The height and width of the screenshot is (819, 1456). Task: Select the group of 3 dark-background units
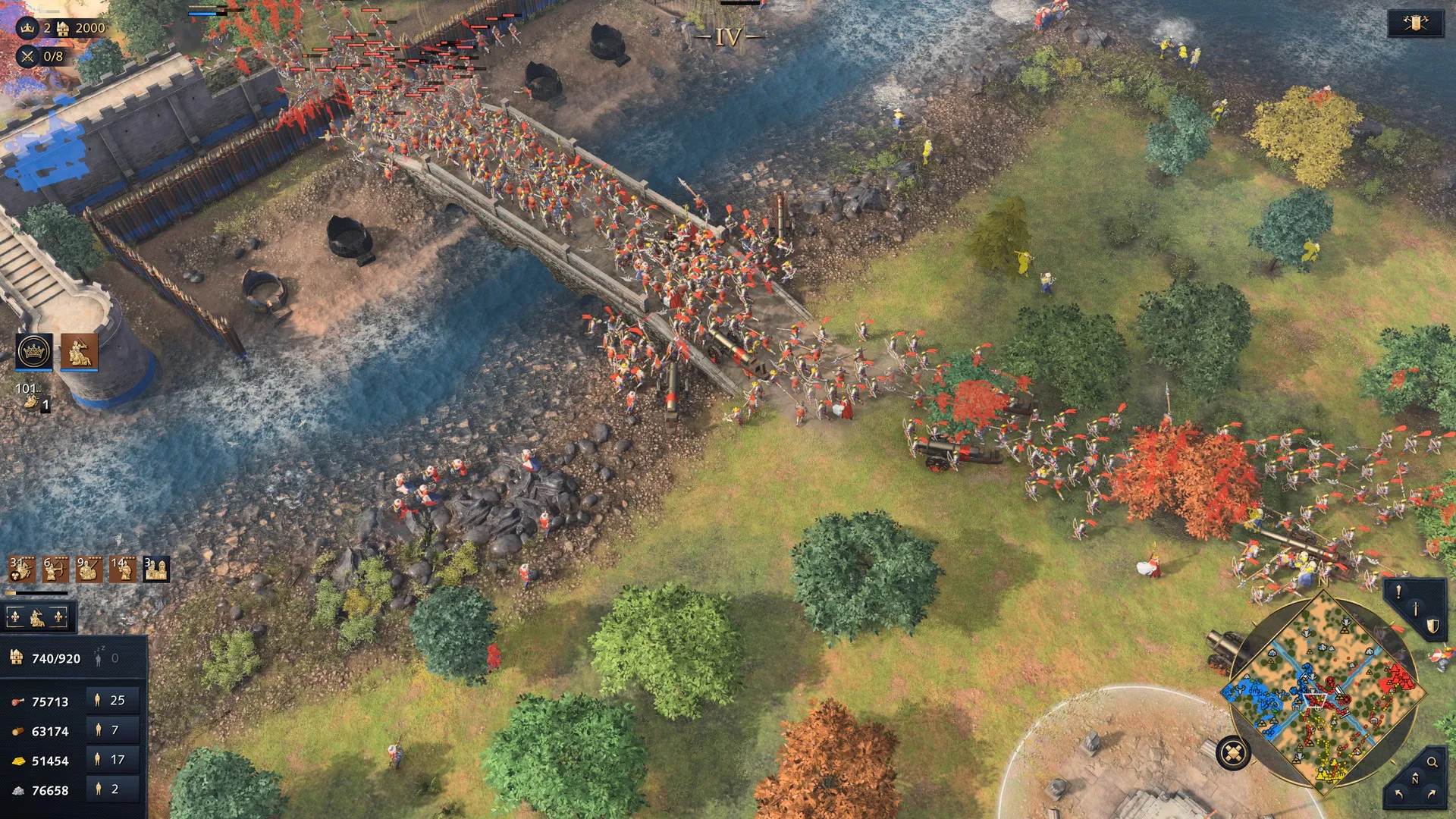pos(156,569)
